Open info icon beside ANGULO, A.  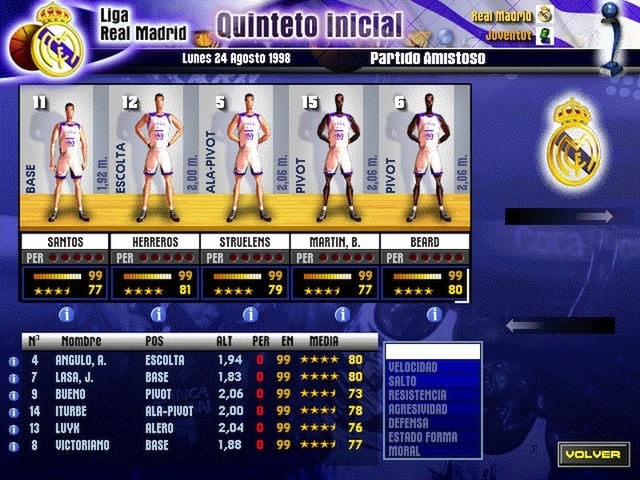click(14, 362)
